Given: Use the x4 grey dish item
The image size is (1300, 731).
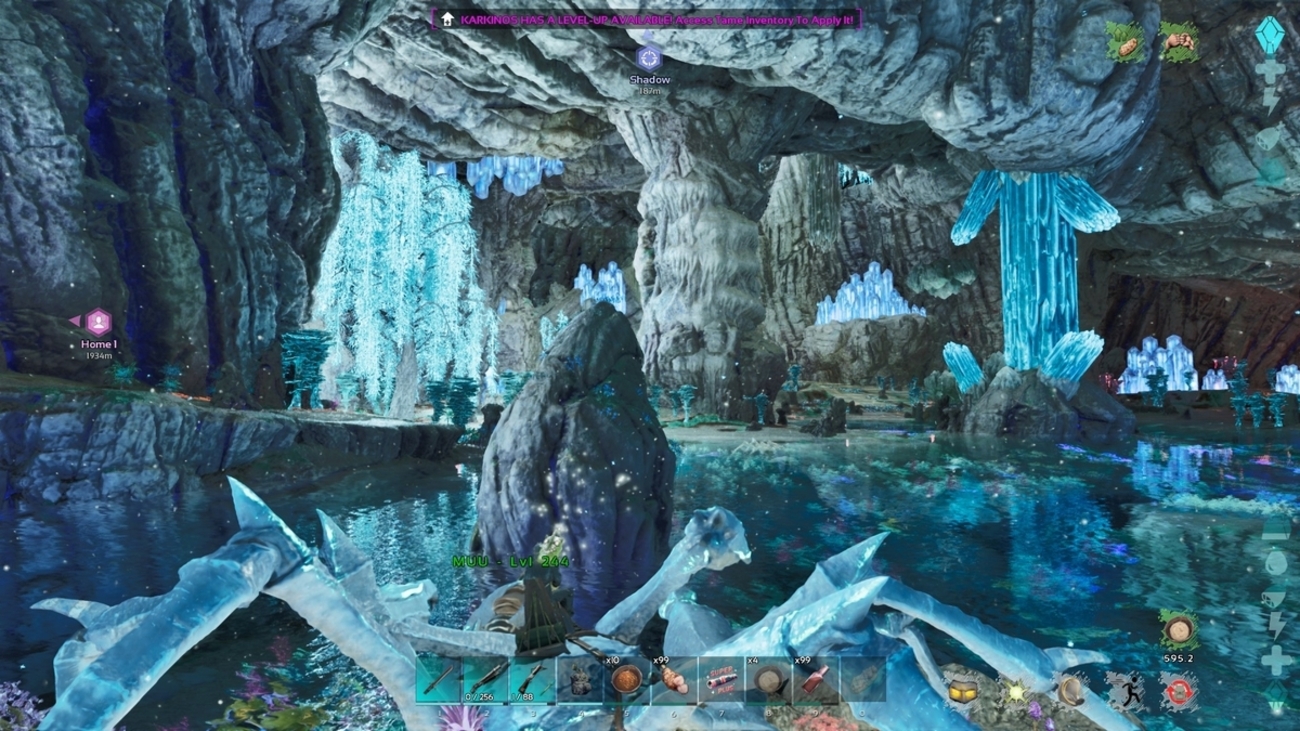Looking at the screenshot, I should pyautogui.click(x=768, y=681).
